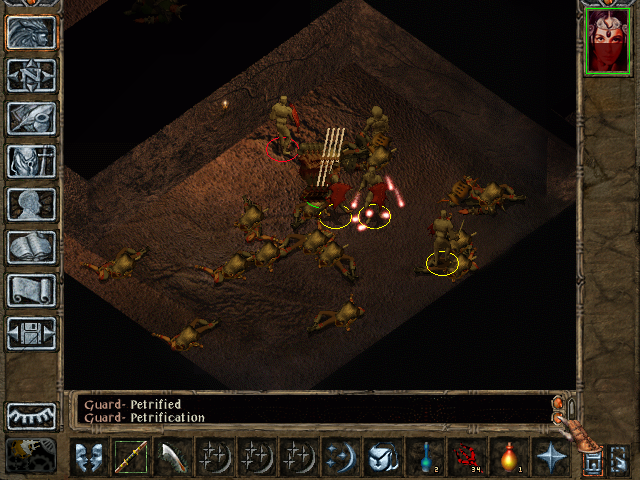Return to game with the top face button
Image resolution: width=640 pixels, height=480 pixels.
[x=31, y=32]
